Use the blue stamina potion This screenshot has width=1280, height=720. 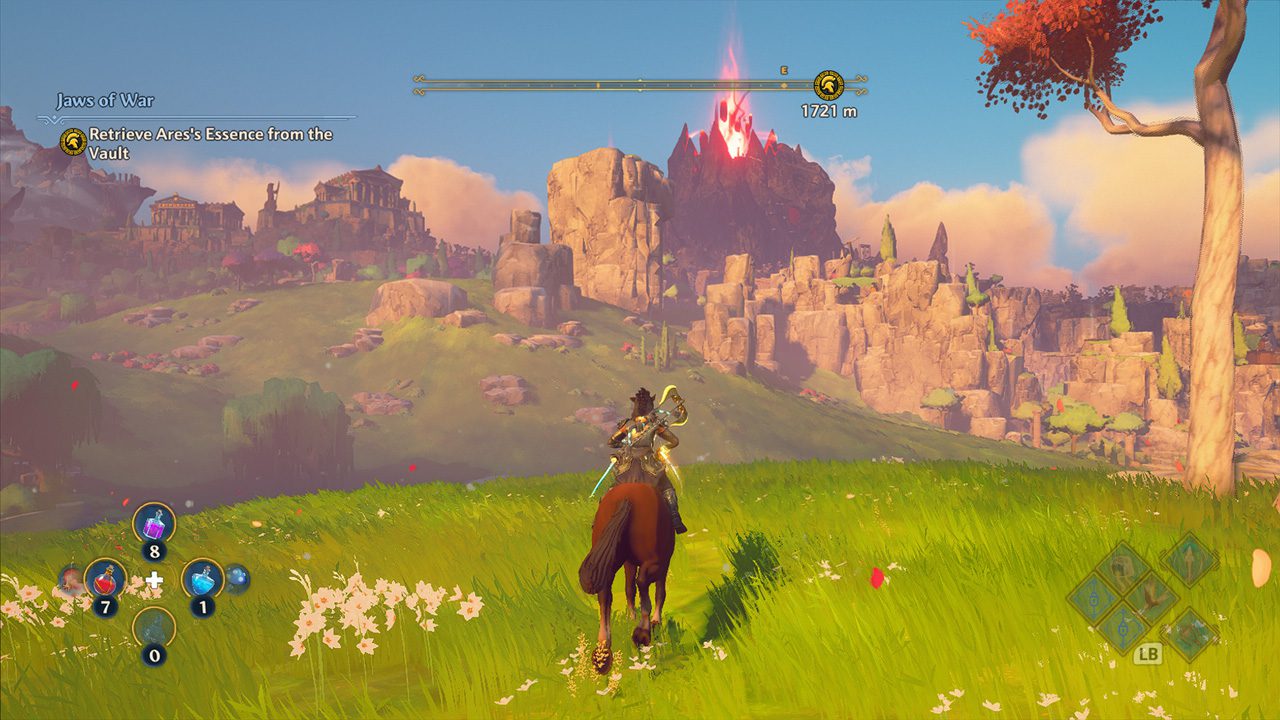[x=202, y=578]
